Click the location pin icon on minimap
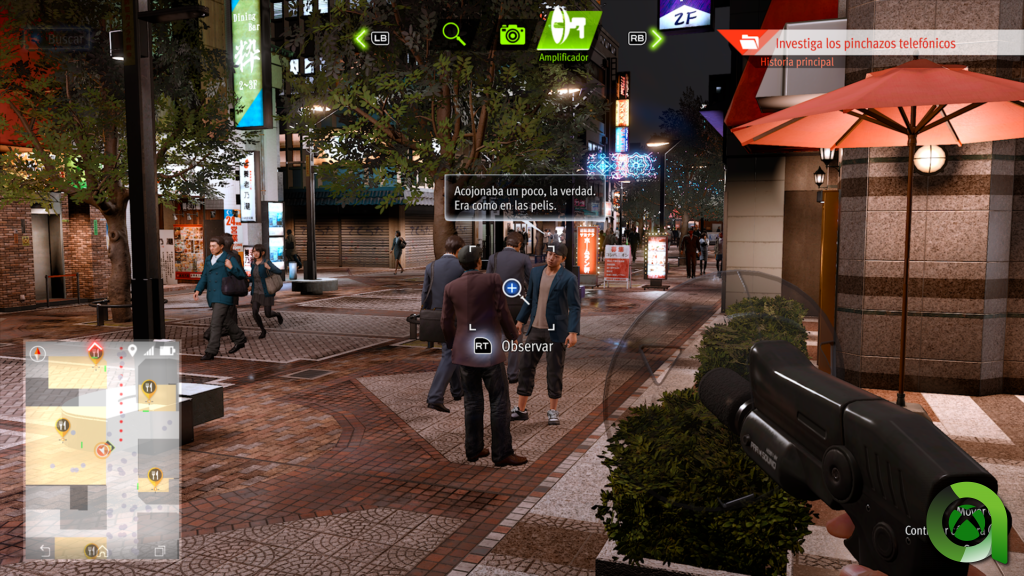1024x576 pixels. click(x=132, y=351)
